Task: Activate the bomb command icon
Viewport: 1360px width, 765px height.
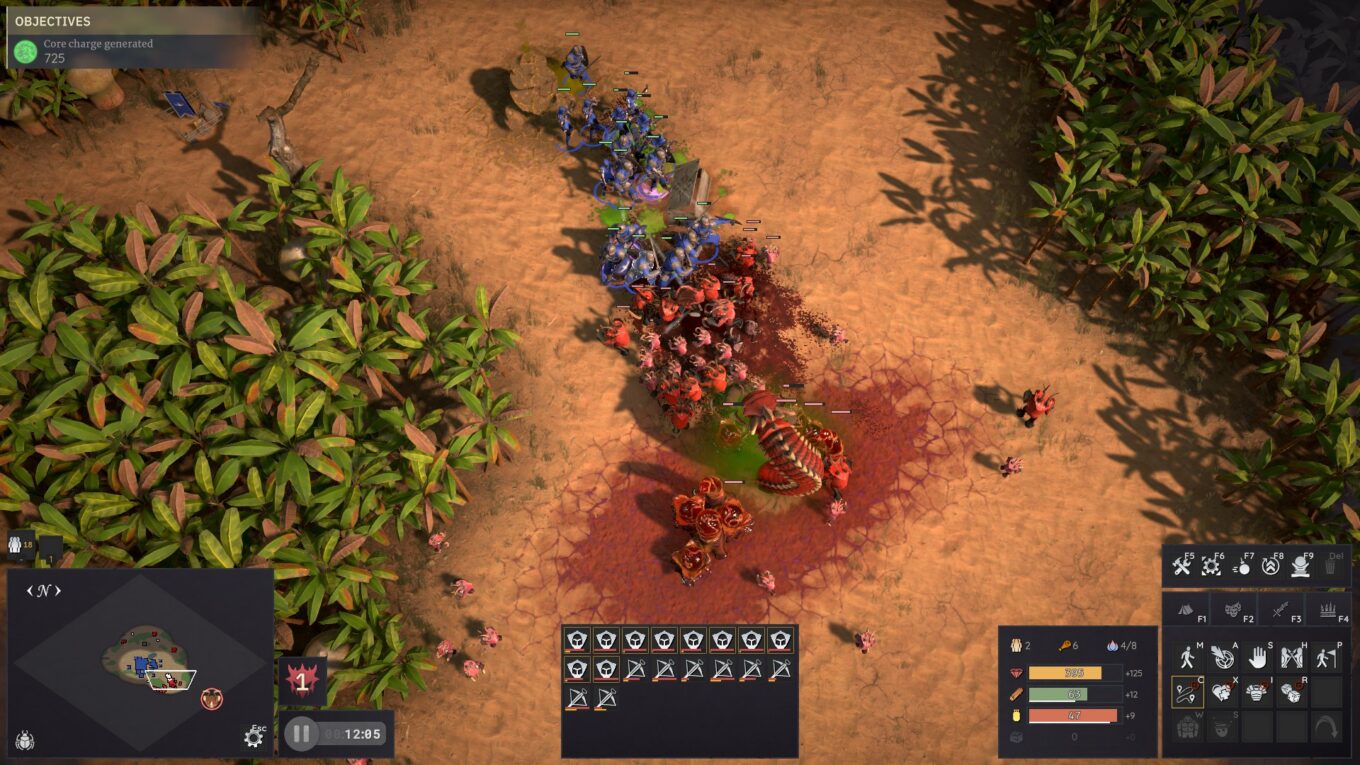Action: tap(1242, 567)
